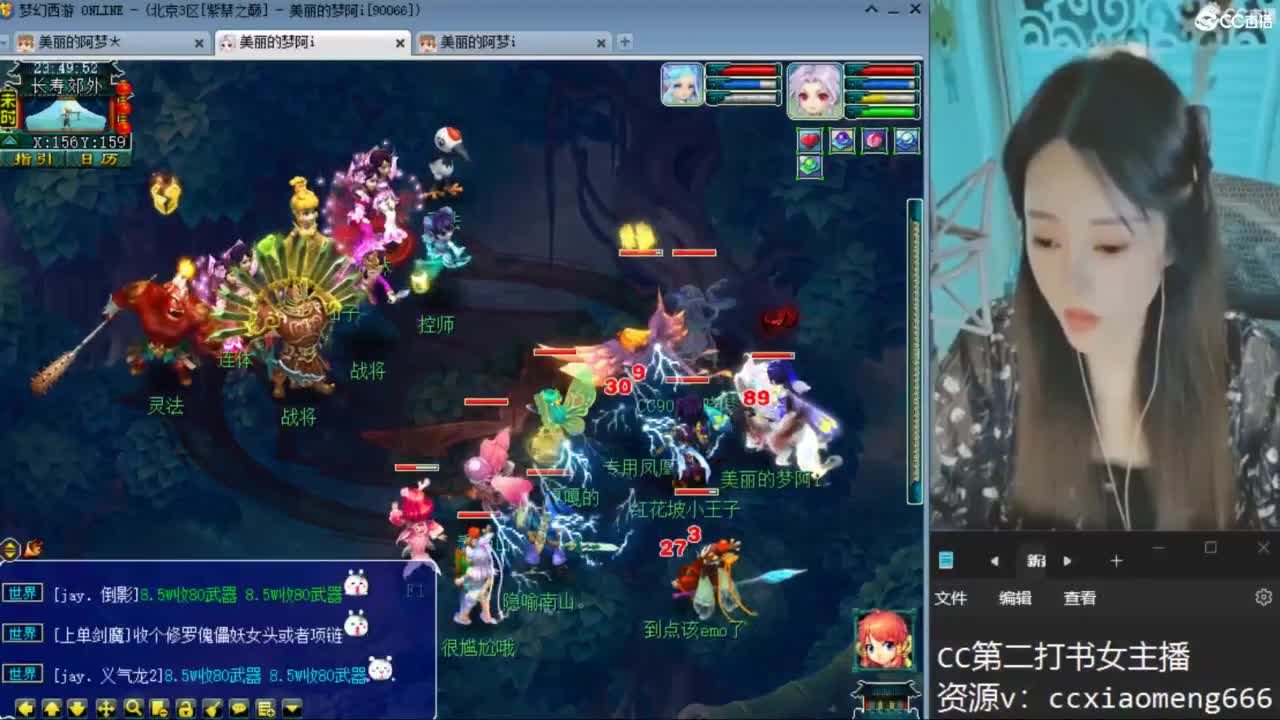The width and height of the screenshot is (1280, 720).
Task: Select the four-way move arrow toolbar icon
Action: click(106, 707)
